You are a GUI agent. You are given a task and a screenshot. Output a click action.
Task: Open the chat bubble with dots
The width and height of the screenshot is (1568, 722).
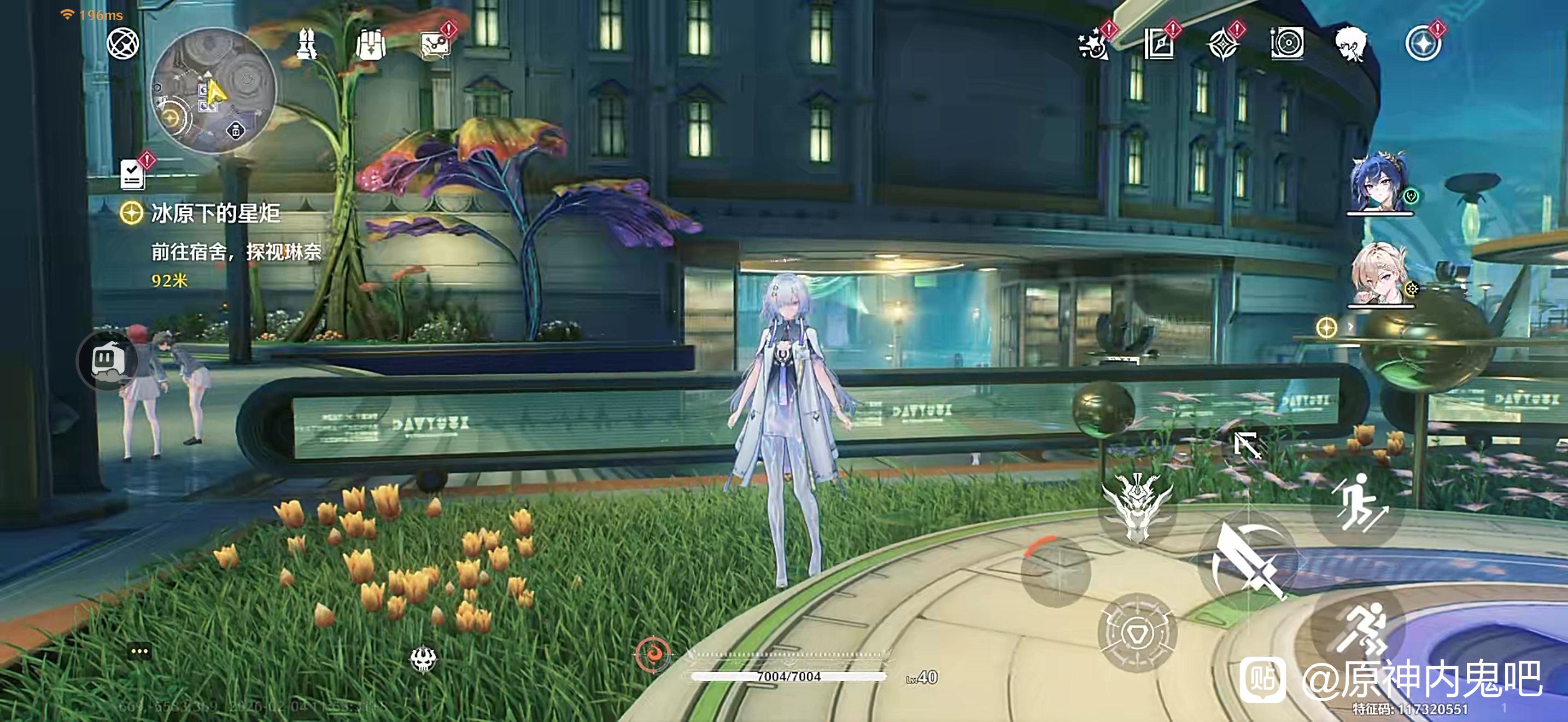tap(139, 651)
